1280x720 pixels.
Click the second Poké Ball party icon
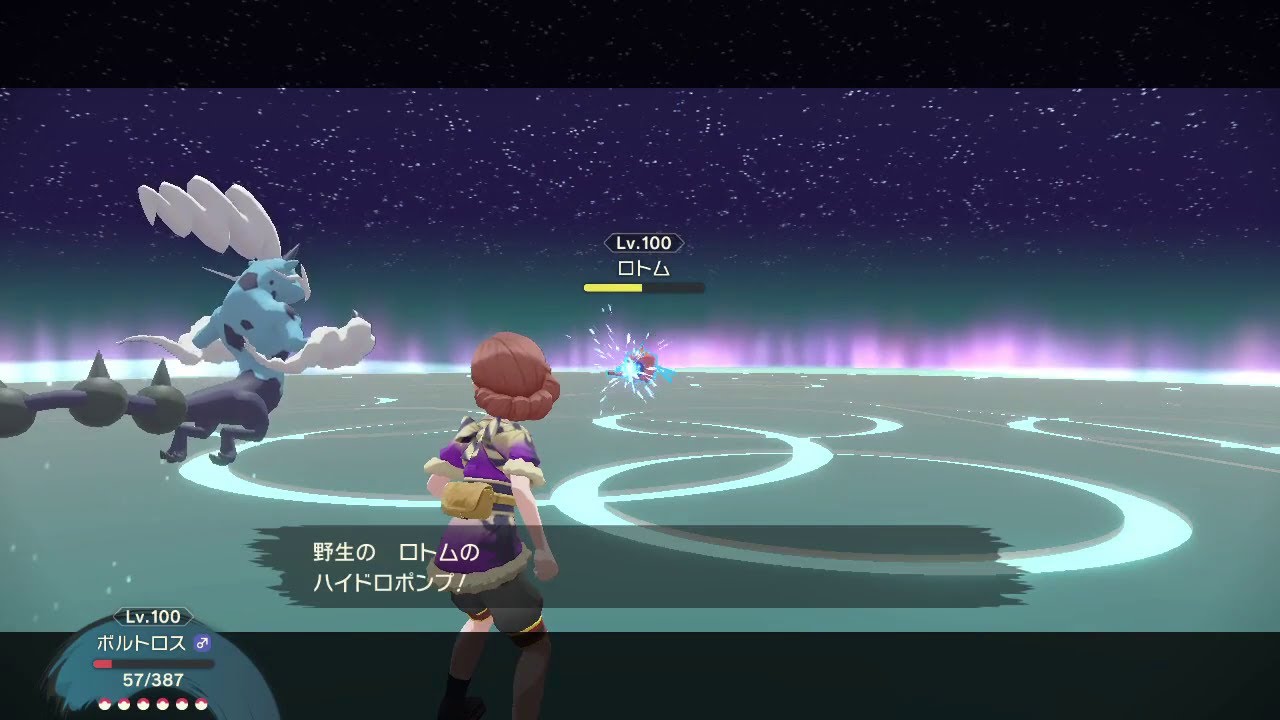pyautogui.click(x=124, y=704)
